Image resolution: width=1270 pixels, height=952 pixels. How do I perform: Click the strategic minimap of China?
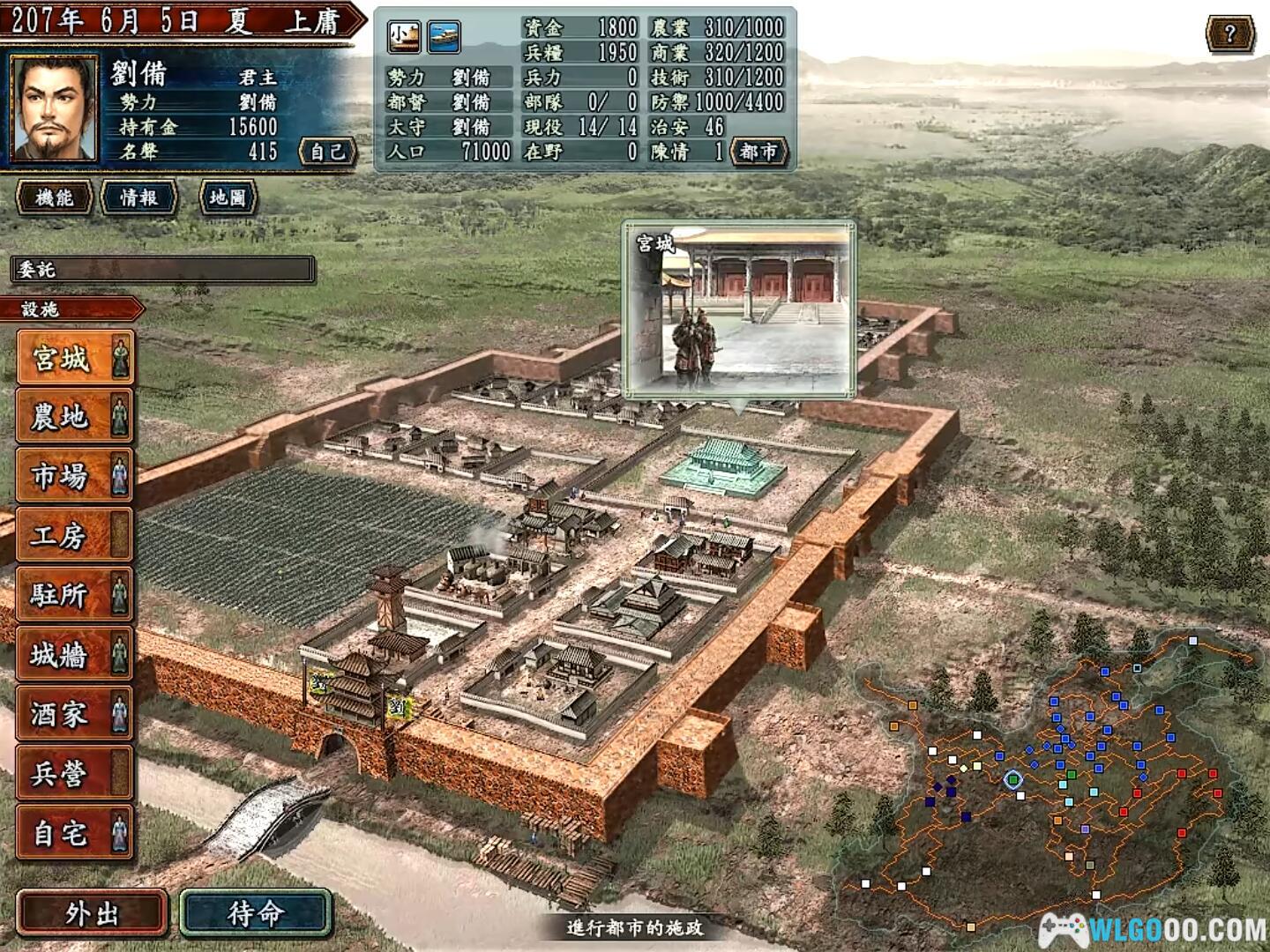pos(1050,785)
